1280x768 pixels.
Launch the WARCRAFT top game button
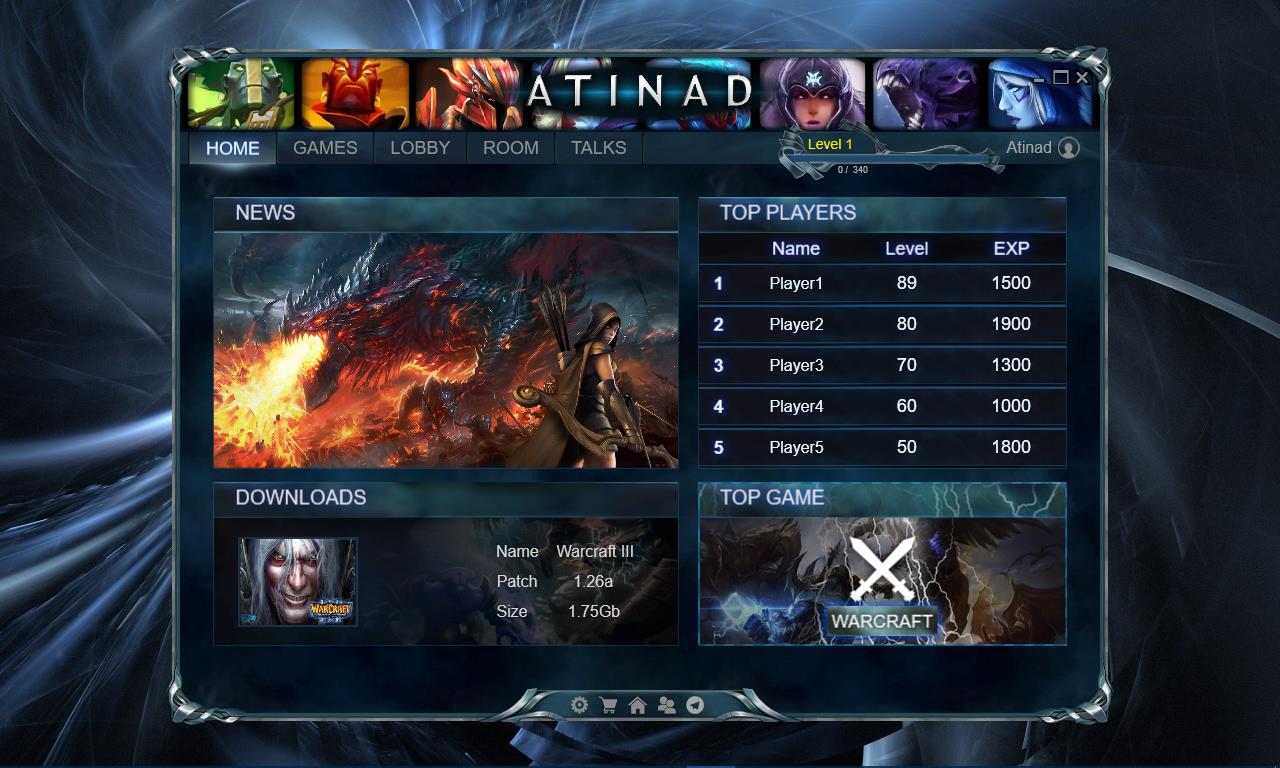point(882,621)
